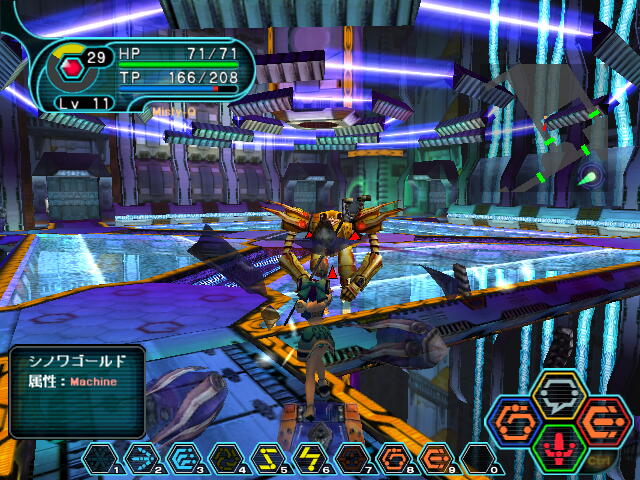Trigger the orange icon in hotbar slot 9
The image size is (640, 480).
click(438, 459)
